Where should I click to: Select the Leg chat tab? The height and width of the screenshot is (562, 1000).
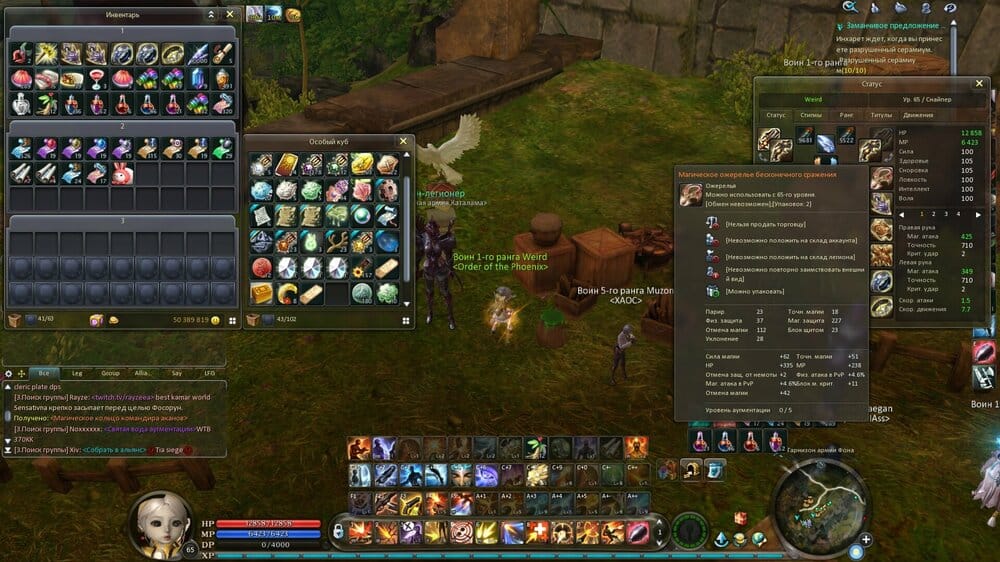point(77,372)
